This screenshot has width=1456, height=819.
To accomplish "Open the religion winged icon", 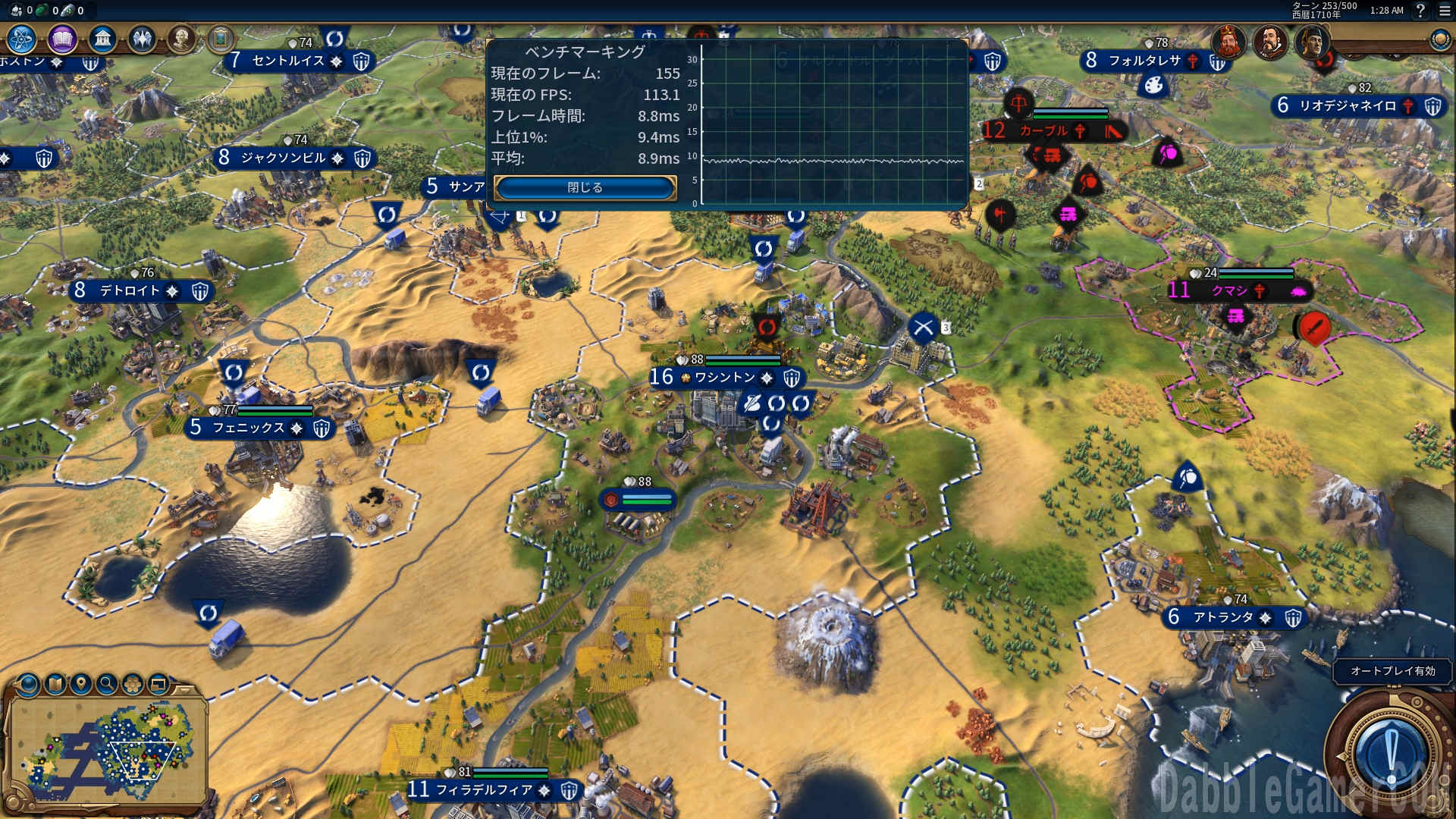I will 142,39.
